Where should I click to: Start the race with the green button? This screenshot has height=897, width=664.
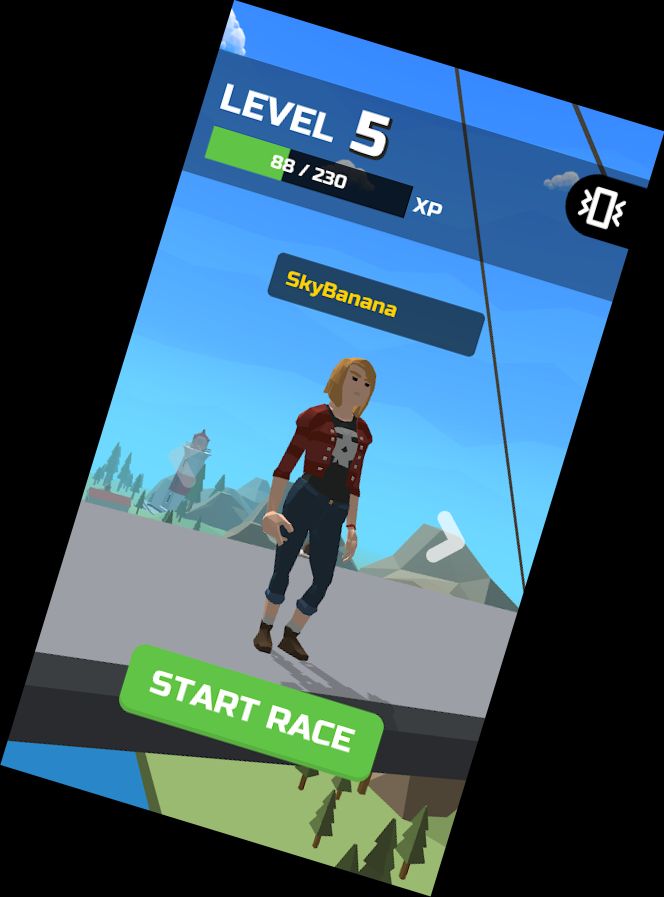point(251,711)
